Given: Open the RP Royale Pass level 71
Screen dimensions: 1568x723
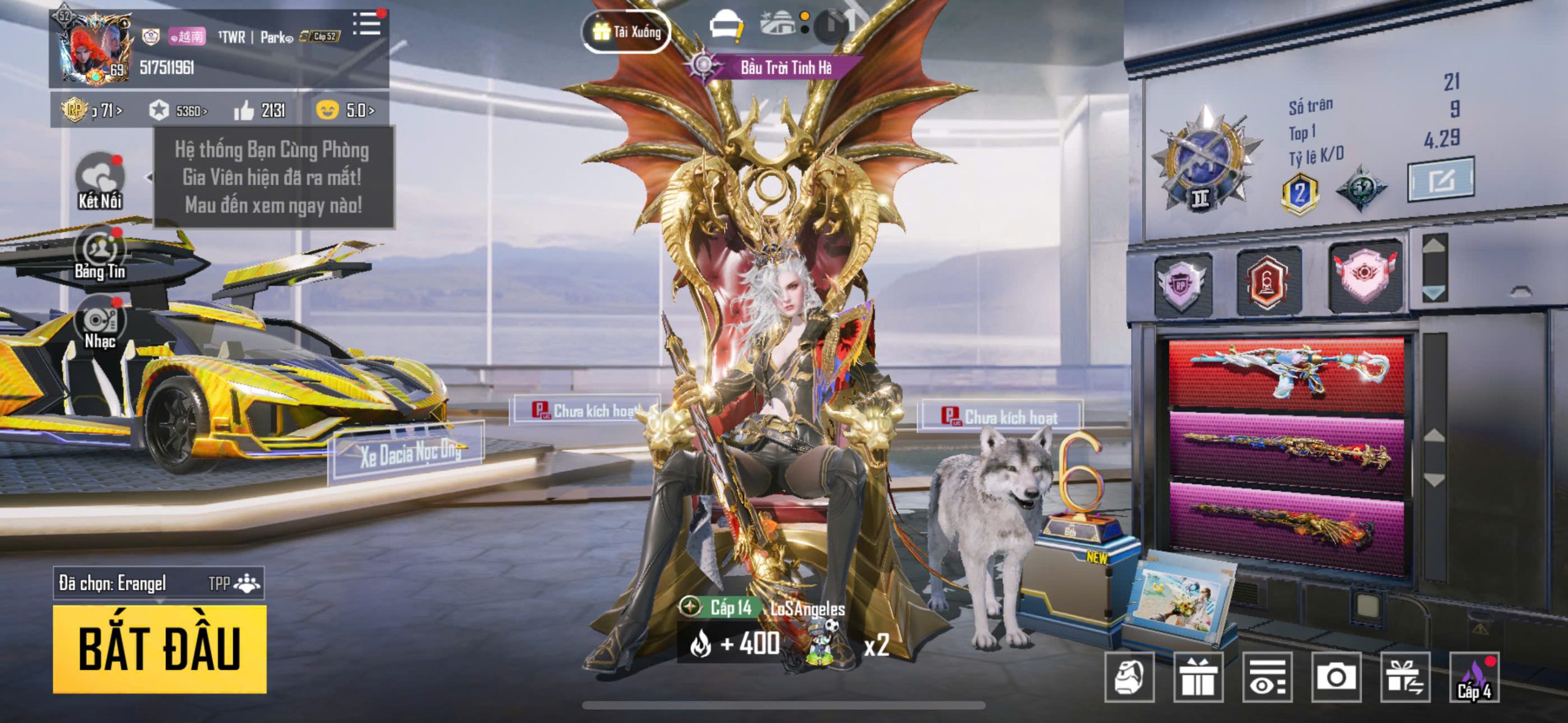Looking at the screenshot, I should click(92, 110).
